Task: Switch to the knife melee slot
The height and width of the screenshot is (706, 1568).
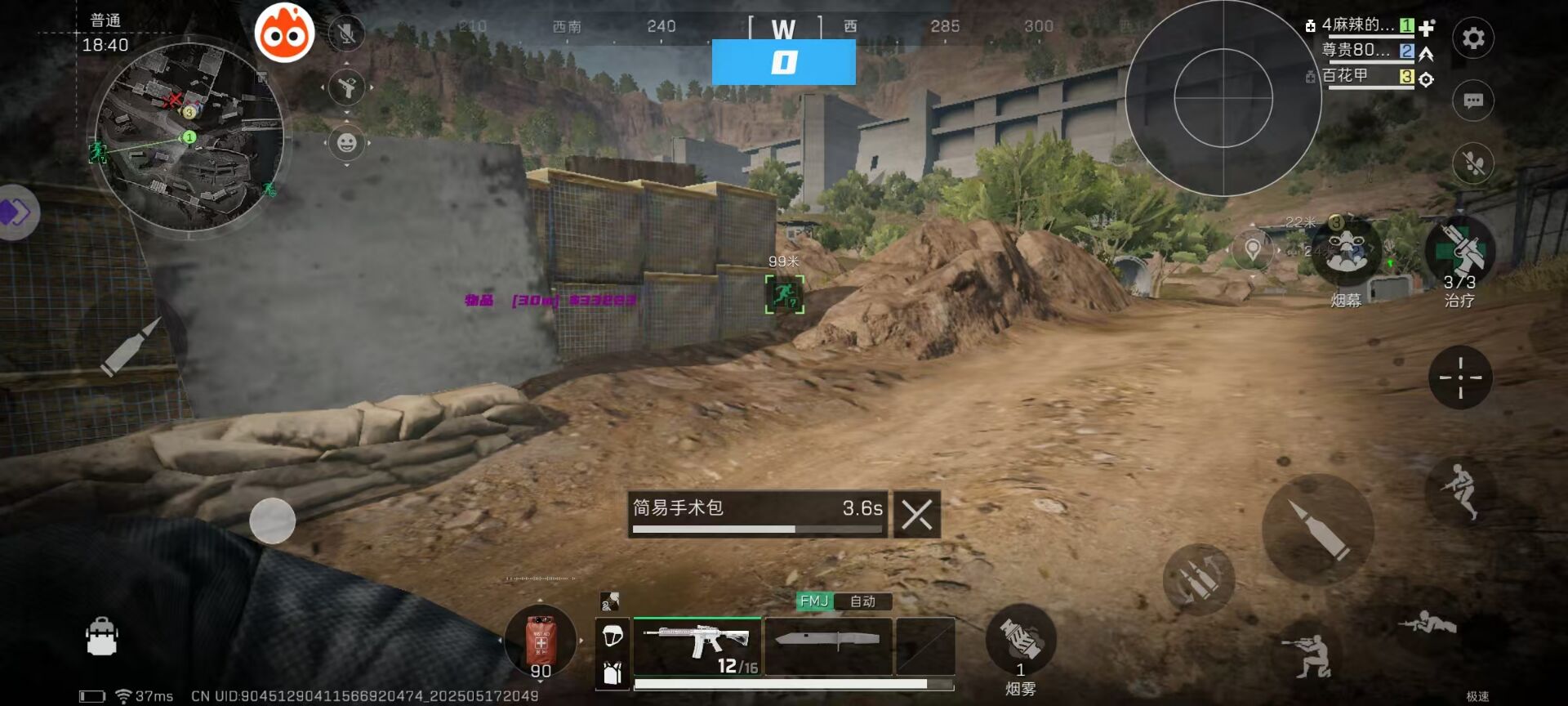Action: tap(827, 646)
